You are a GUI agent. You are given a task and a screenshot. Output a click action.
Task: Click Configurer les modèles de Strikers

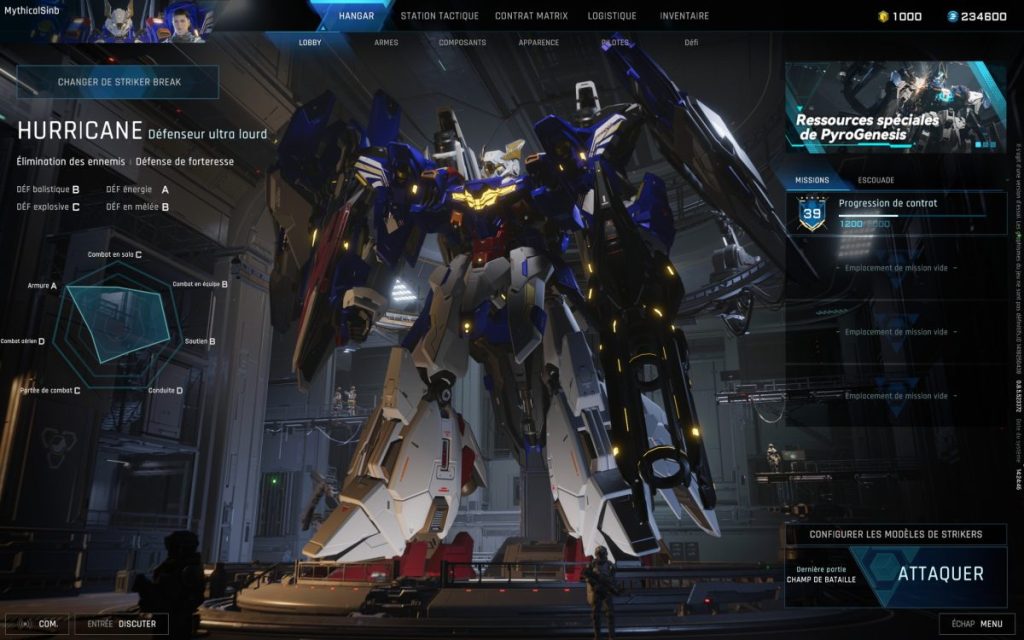coord(895,534)
